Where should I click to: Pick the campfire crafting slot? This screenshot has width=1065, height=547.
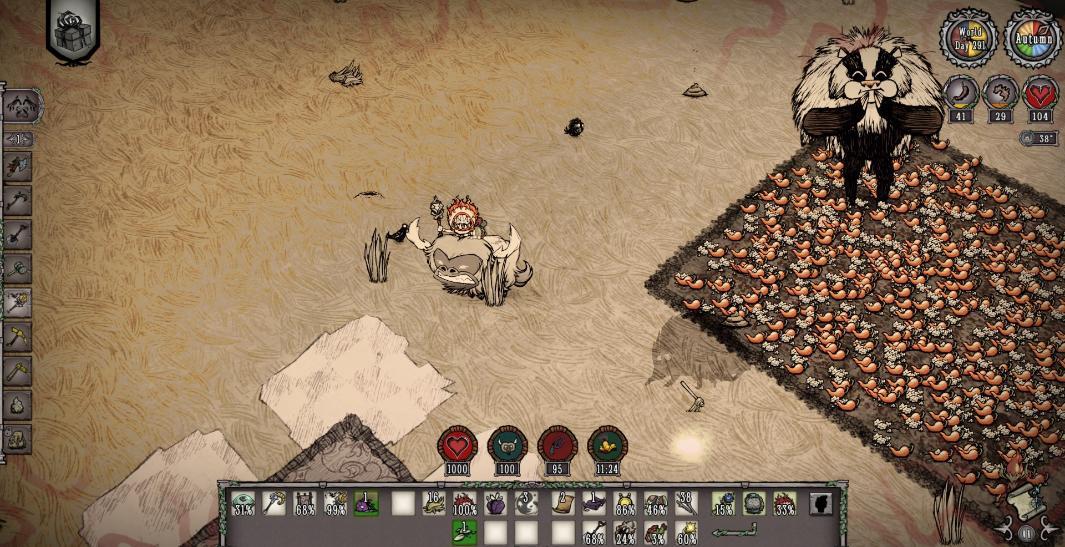19,404
